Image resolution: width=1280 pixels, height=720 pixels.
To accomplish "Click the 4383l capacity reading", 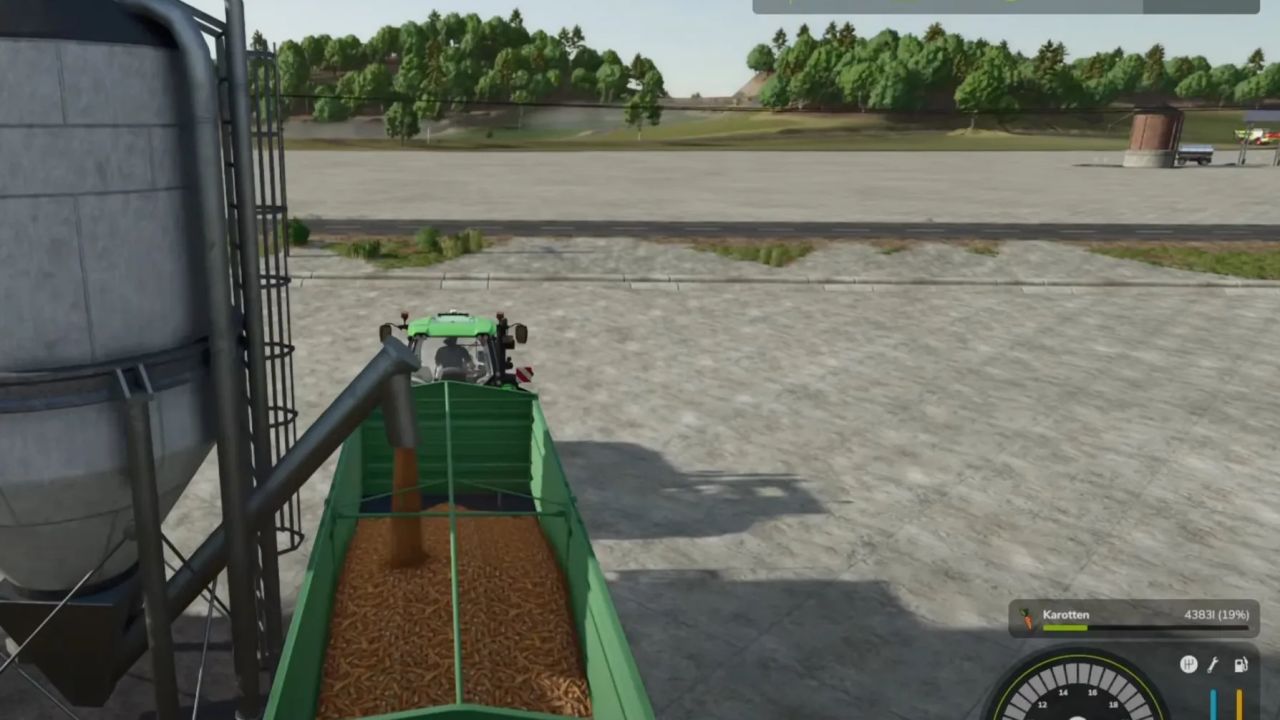I will coord(1197,615).
